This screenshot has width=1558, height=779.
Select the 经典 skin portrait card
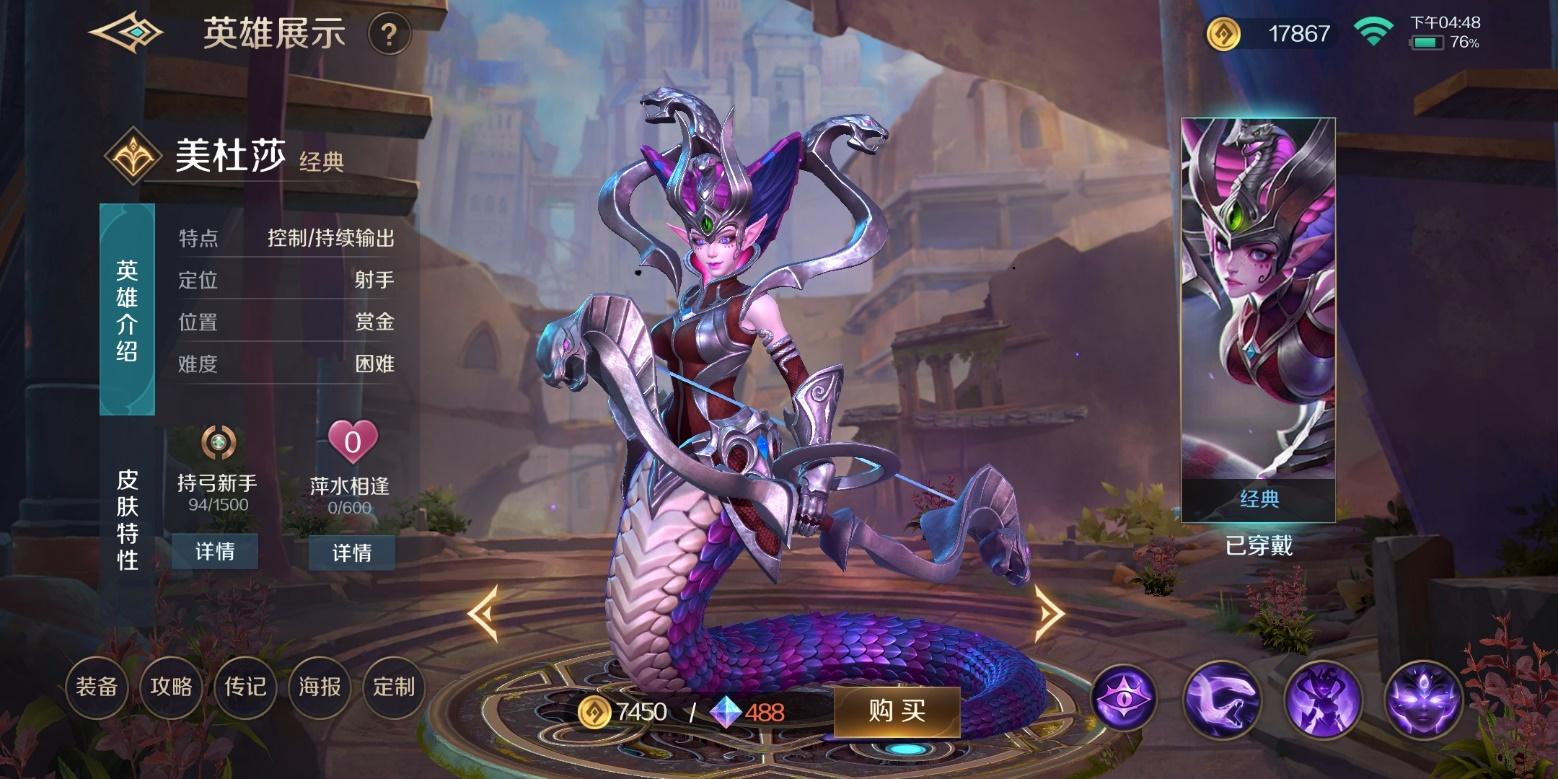tap(1258, 320)
